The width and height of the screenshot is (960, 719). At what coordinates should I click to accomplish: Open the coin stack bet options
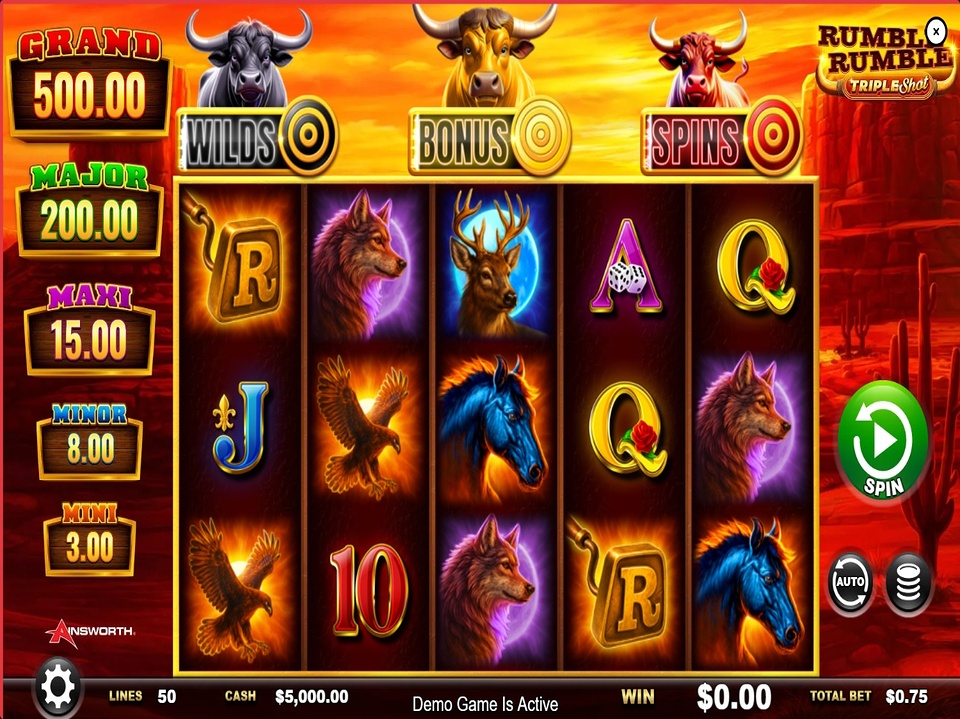click(909, 582)
